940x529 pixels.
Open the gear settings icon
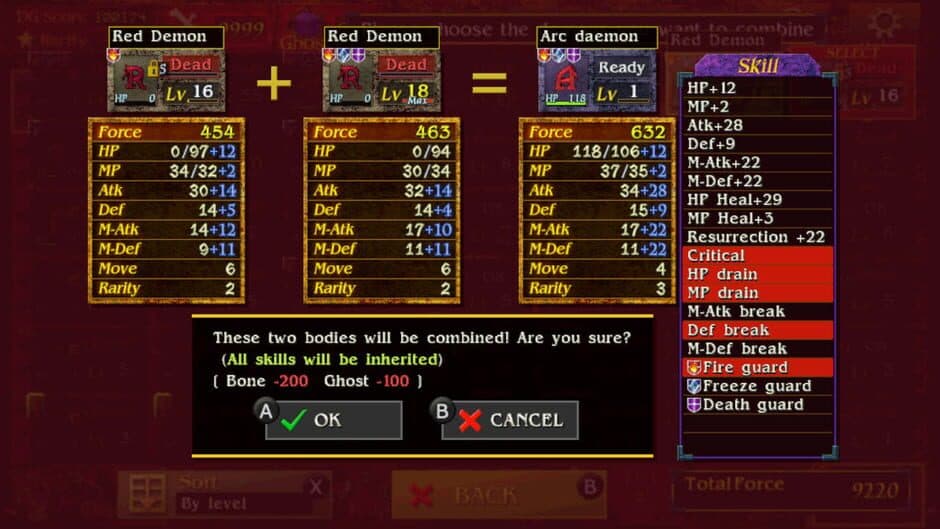883,22
